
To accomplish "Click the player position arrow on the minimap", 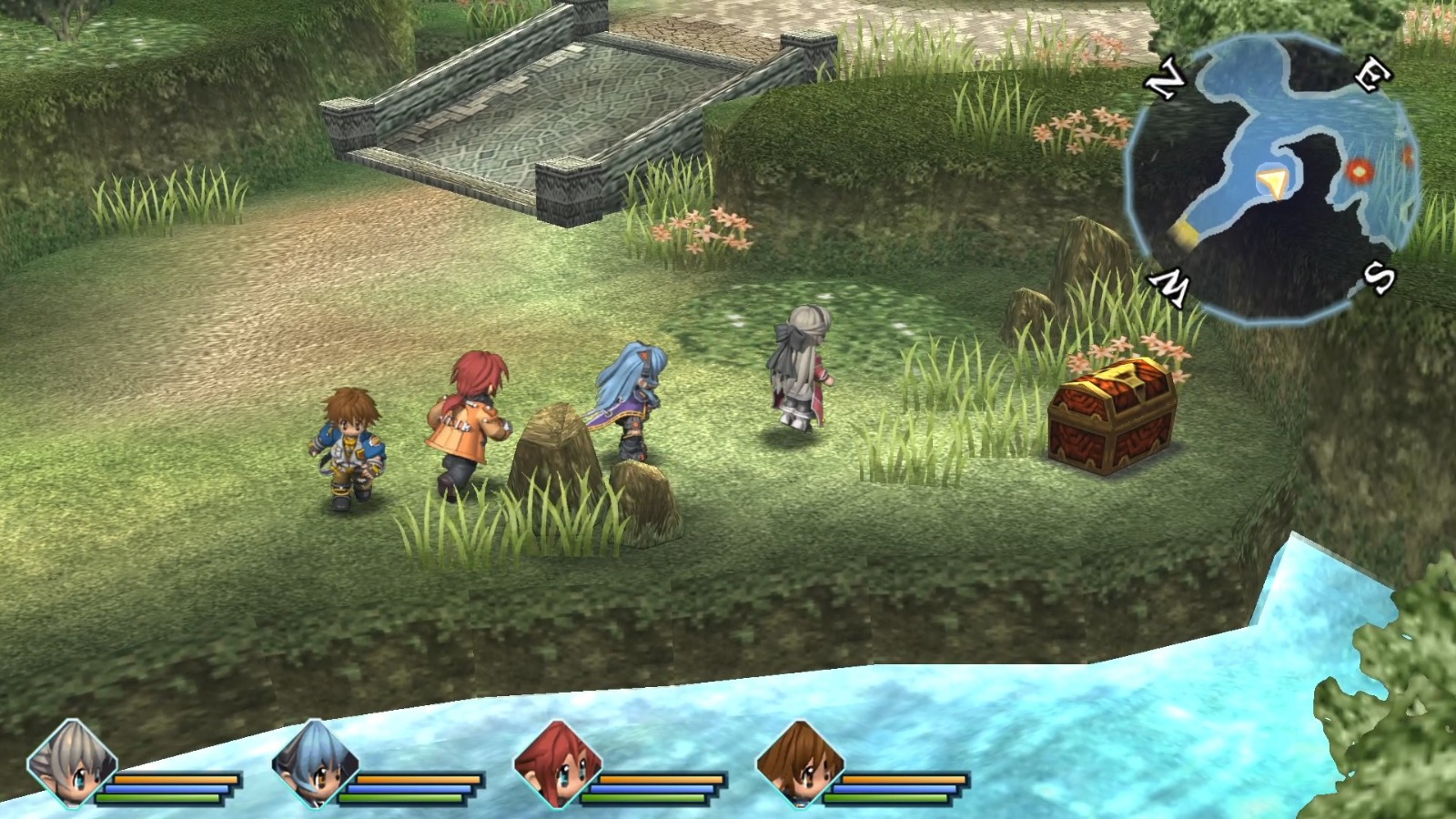I will pyautogui.click(x=1271, y=180).
